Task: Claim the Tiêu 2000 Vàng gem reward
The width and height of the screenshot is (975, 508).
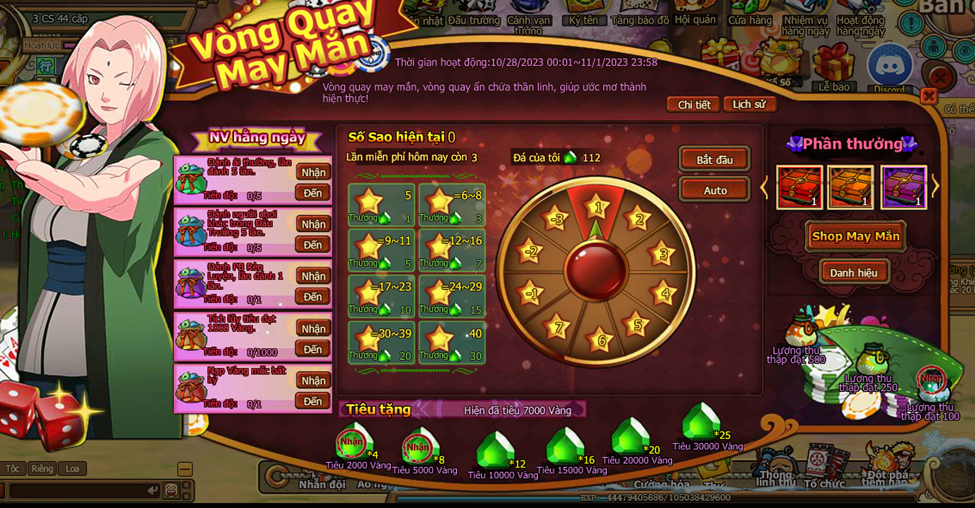Action: (353, 443)
